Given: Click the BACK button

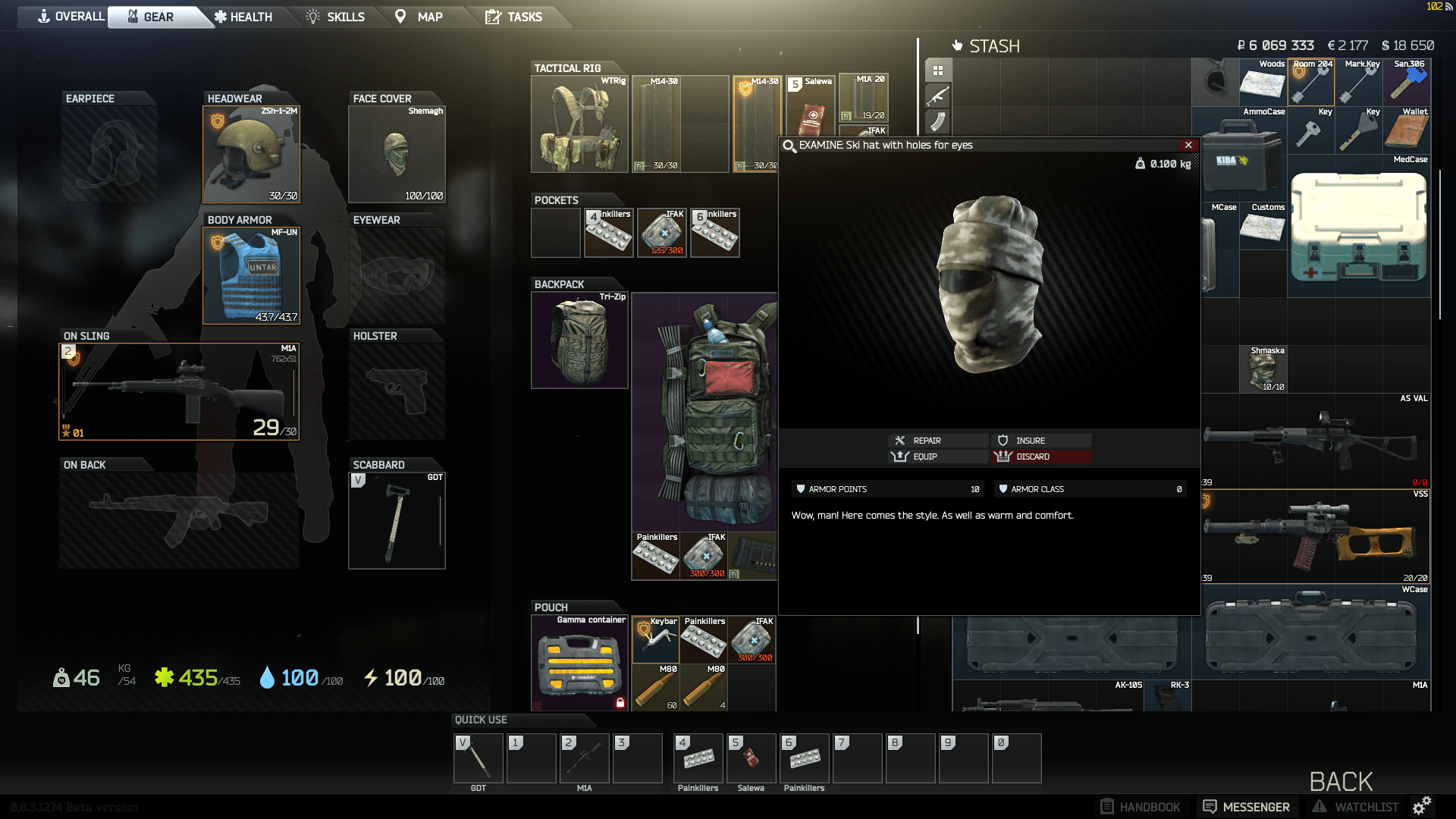Looking at the screenshot, I should pyautogui.click(x=1341, y=781).
